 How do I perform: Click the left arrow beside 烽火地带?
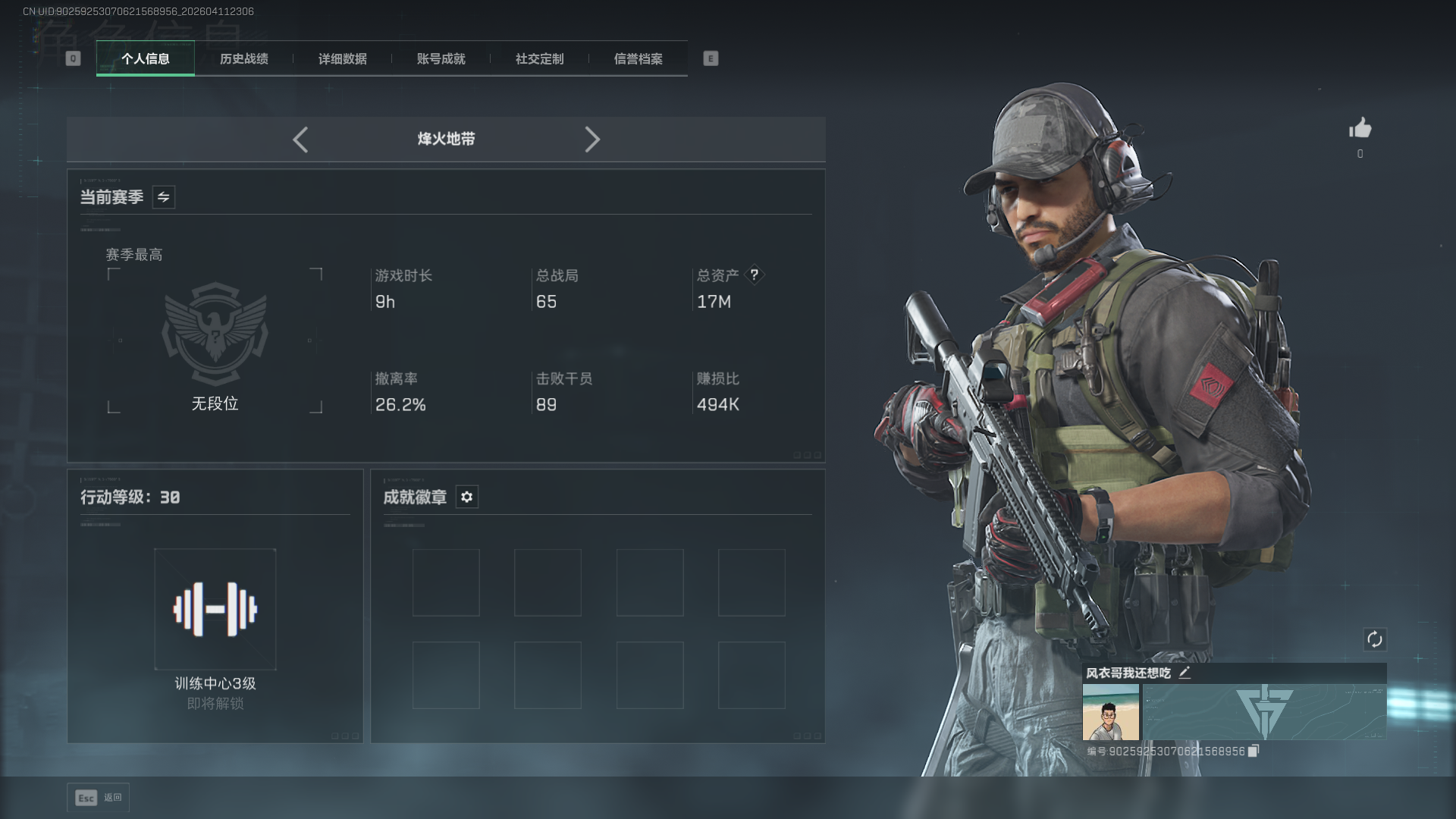(300, 140)
